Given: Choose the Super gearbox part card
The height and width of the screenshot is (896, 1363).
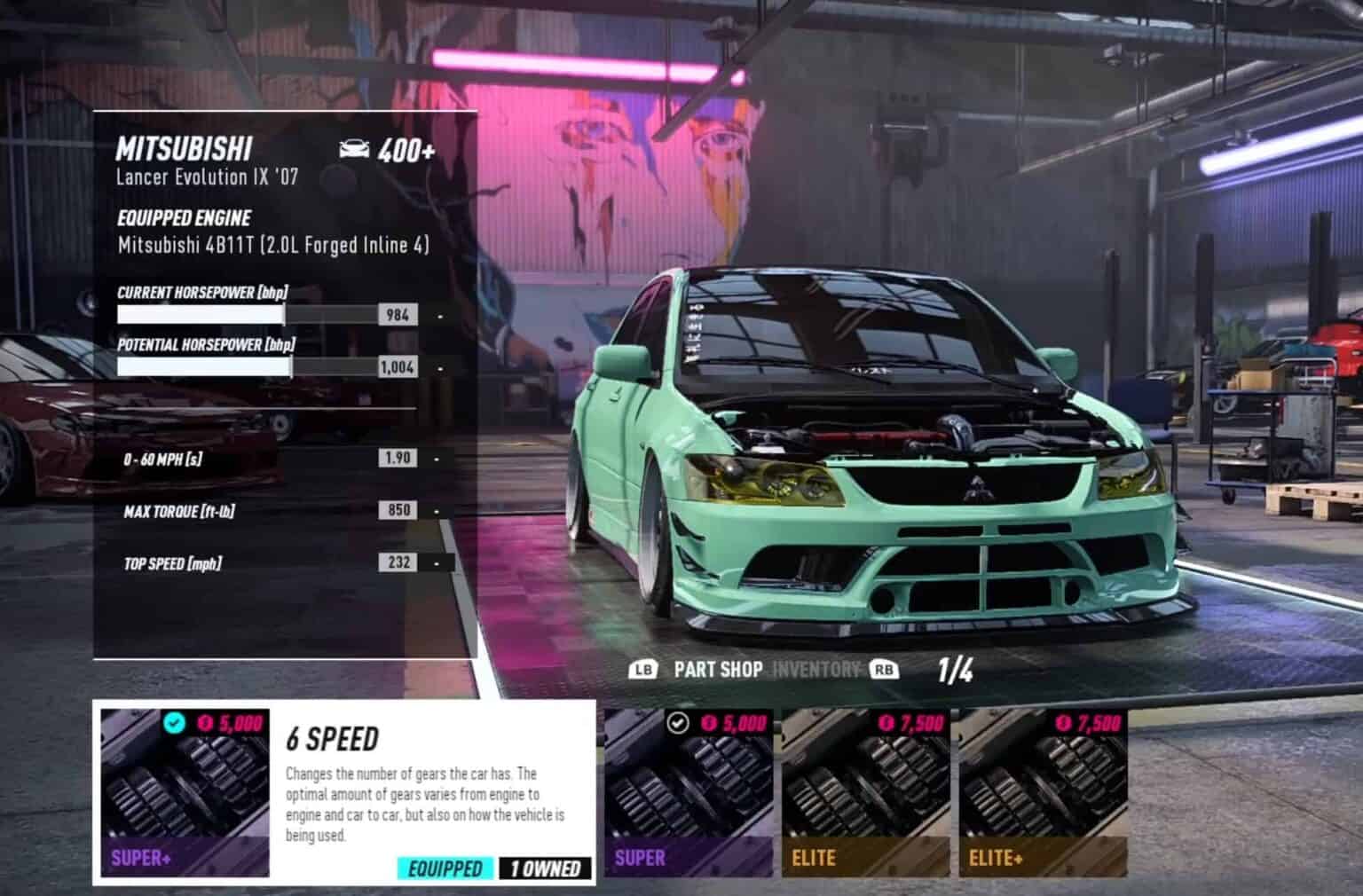Looking at the screenshot, I should coord(689,793).
